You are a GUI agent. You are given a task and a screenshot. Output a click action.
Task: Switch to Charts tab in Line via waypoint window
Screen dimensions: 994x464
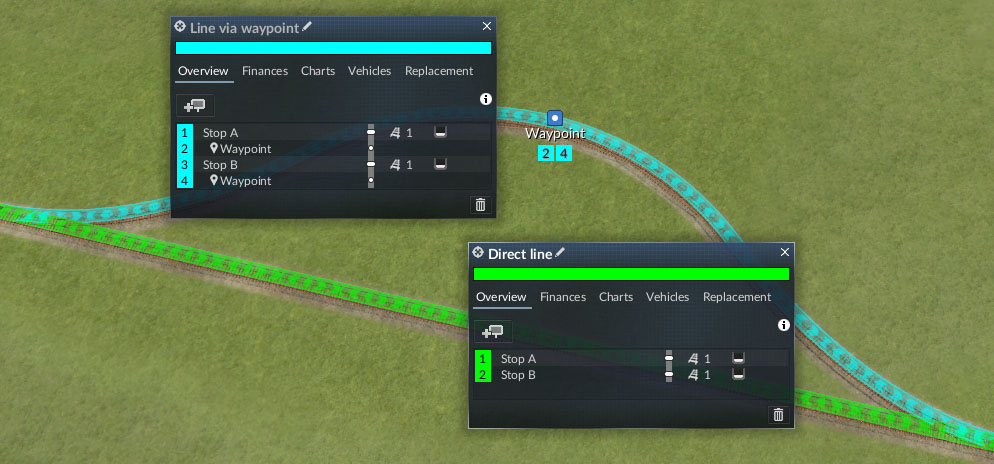(x=318, y=71)
